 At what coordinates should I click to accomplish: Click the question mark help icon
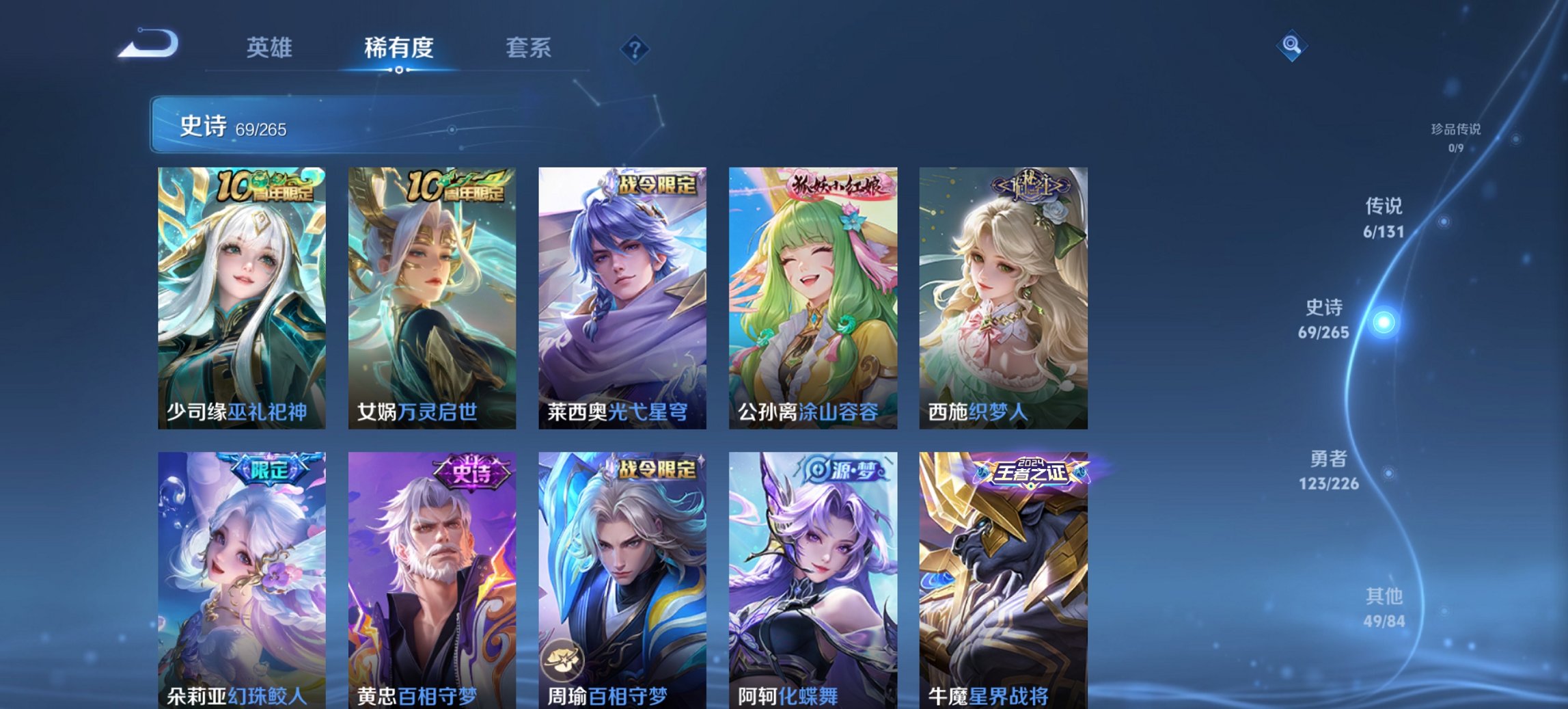pos(635,48)
